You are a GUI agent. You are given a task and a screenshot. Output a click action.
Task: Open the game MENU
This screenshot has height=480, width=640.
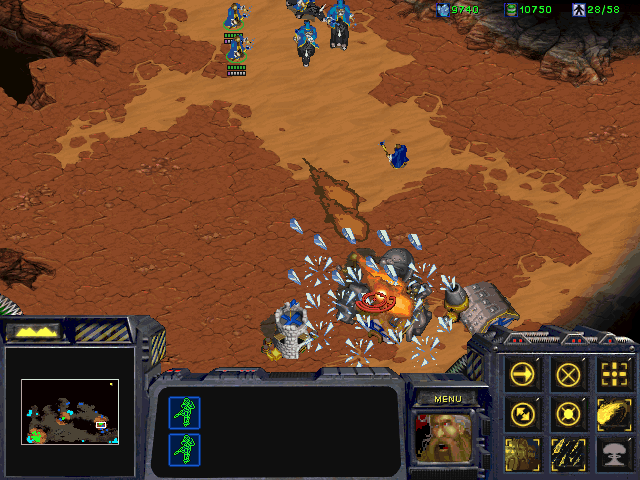pos(448,398)
